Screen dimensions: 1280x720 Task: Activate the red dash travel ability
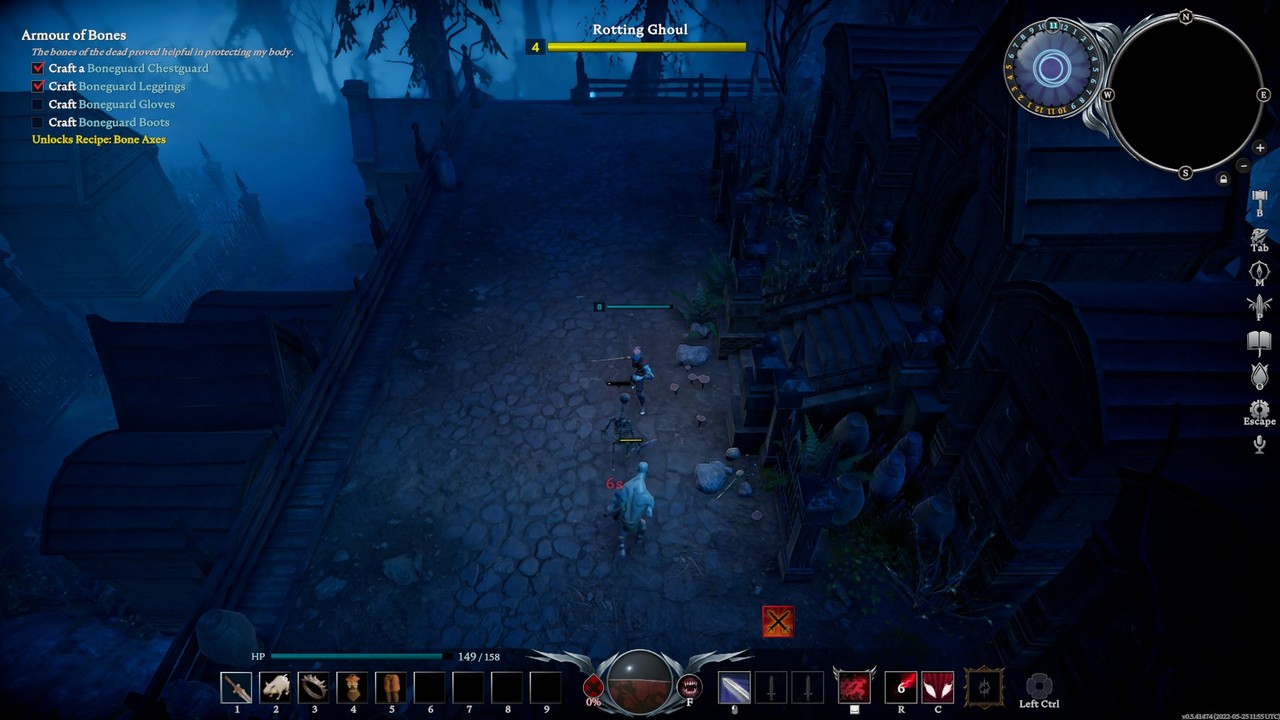(854, 687)
